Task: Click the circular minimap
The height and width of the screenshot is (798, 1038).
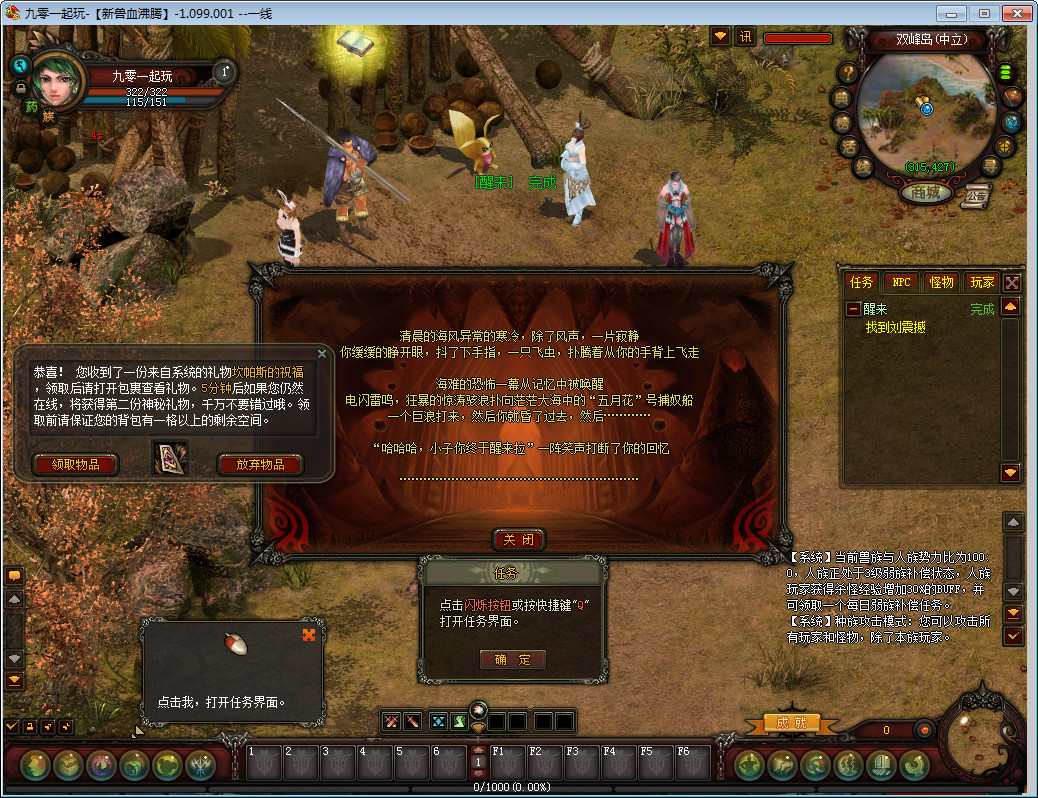Action: coord(926,110)
